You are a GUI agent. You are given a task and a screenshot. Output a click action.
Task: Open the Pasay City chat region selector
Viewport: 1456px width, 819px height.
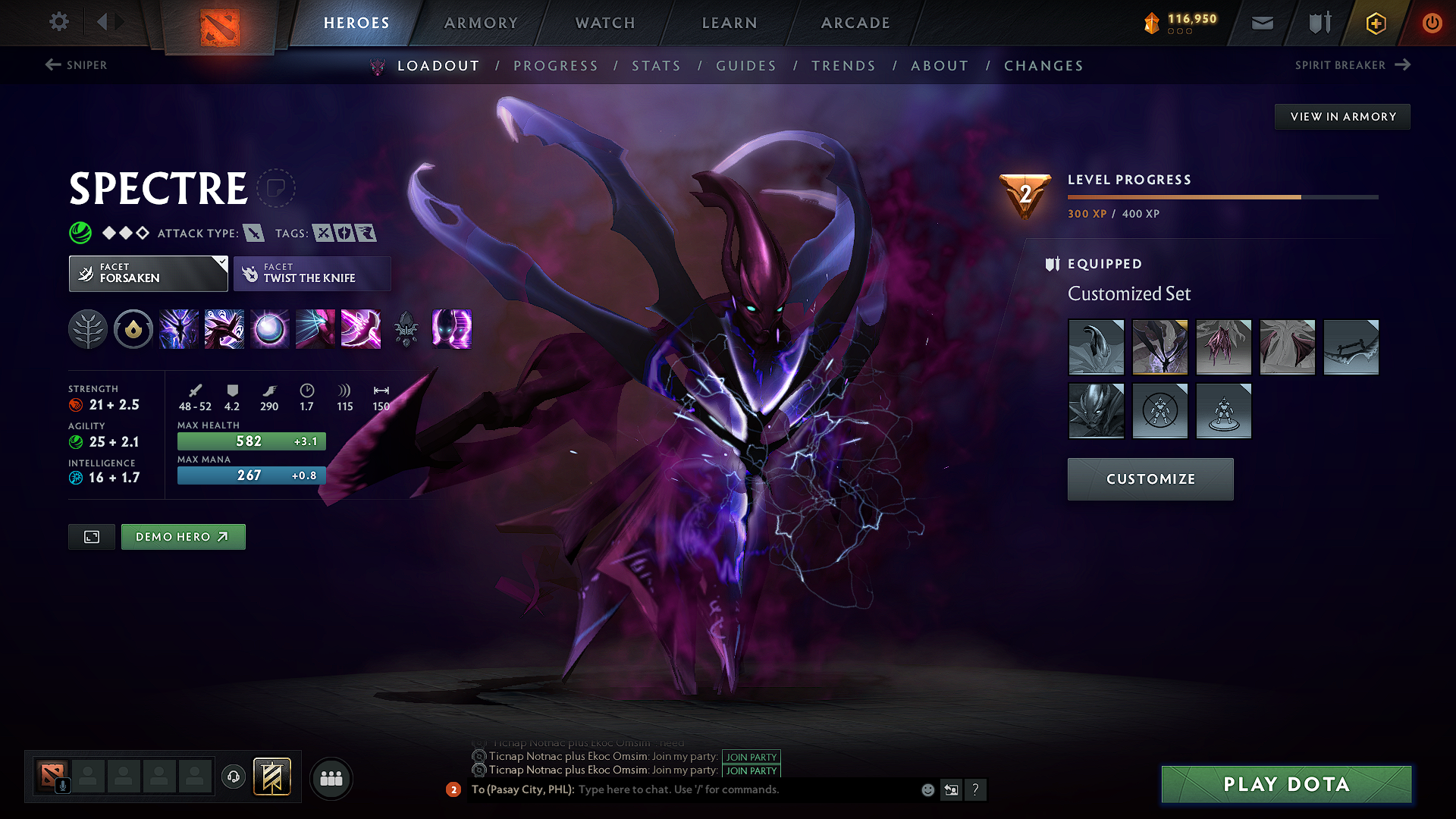pos(523,789)
